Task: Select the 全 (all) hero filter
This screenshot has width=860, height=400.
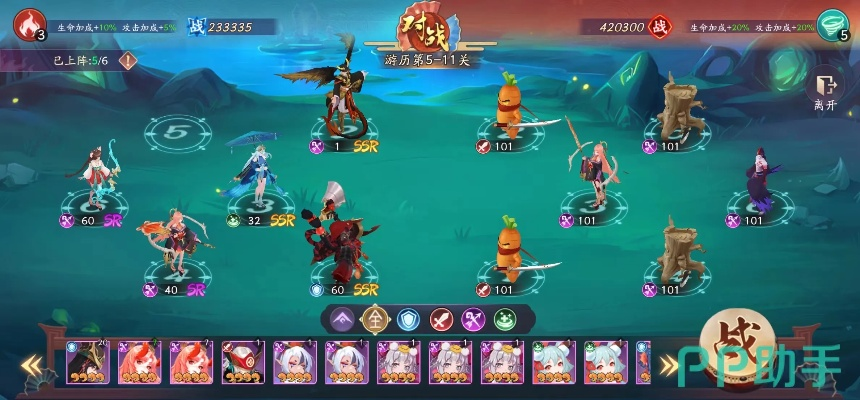Action: [375, 319]
